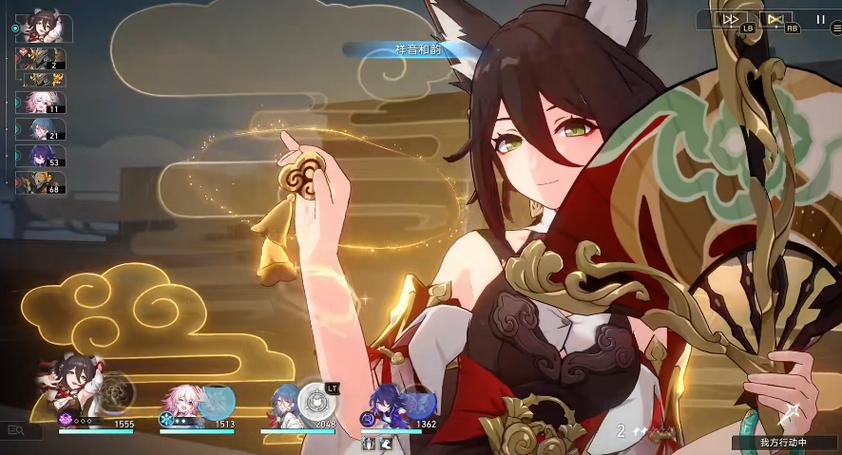The image size is (842, 455).
Task: Select the enemy turn entry marked 2
Action: tap(41, 60)
